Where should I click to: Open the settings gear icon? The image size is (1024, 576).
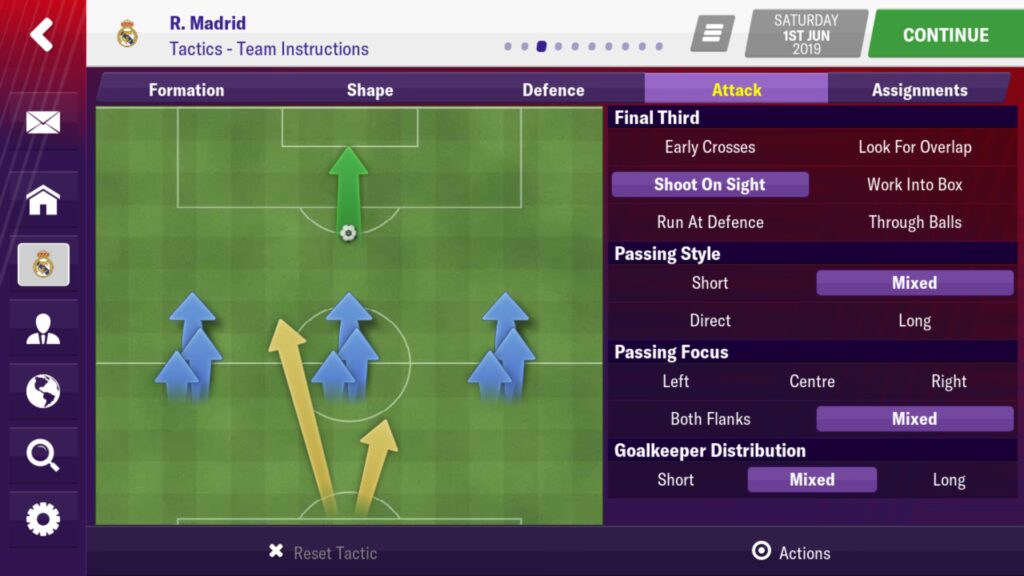pyautogui.click(x=43, y=519)
